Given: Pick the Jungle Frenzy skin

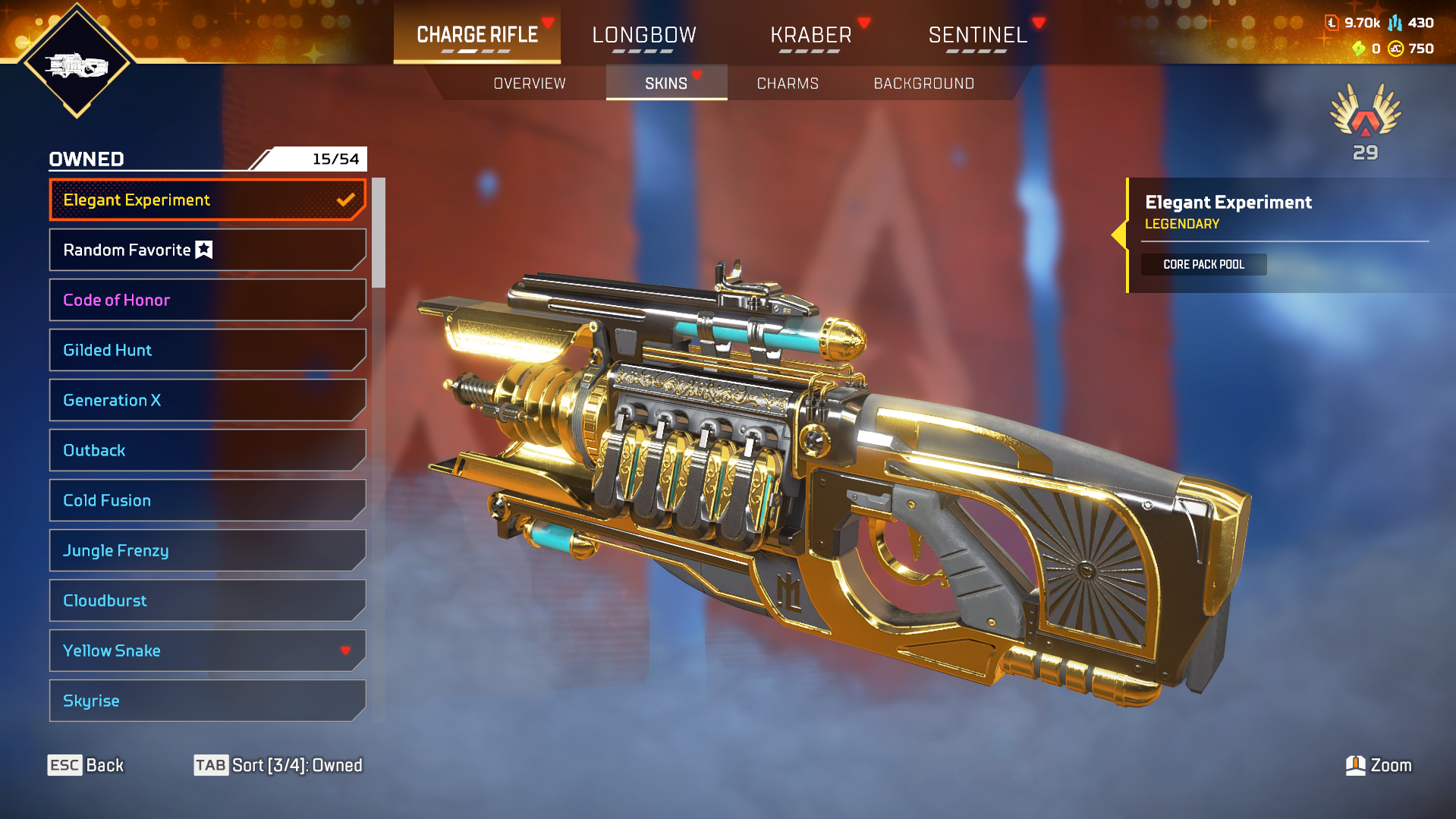Looking at the screenshot, I should [206, 551].
